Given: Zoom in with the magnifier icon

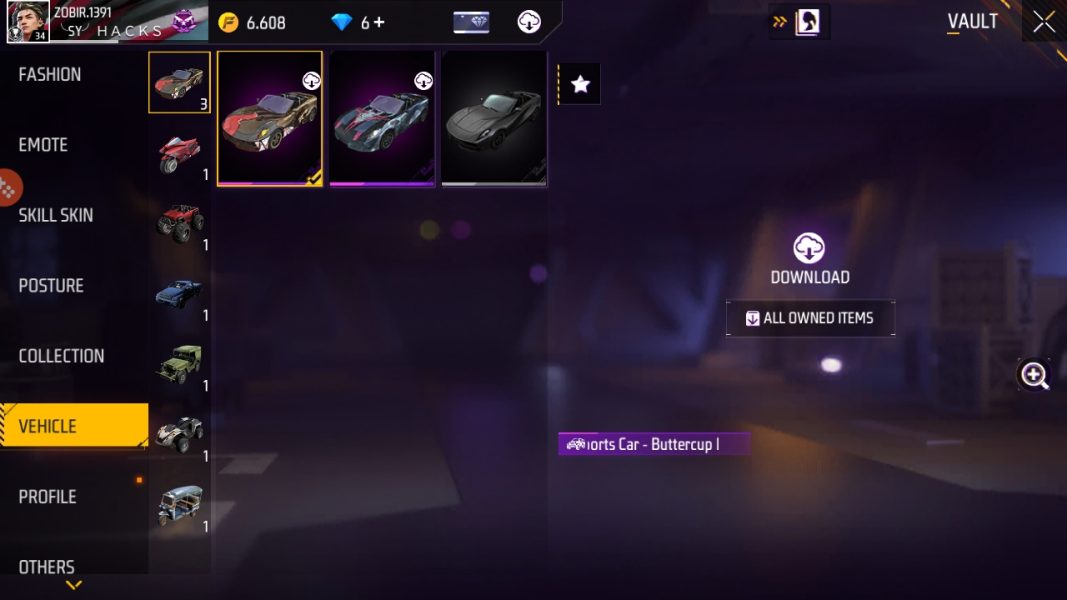Looking at the screenshot, I should tap(1034, 375).
